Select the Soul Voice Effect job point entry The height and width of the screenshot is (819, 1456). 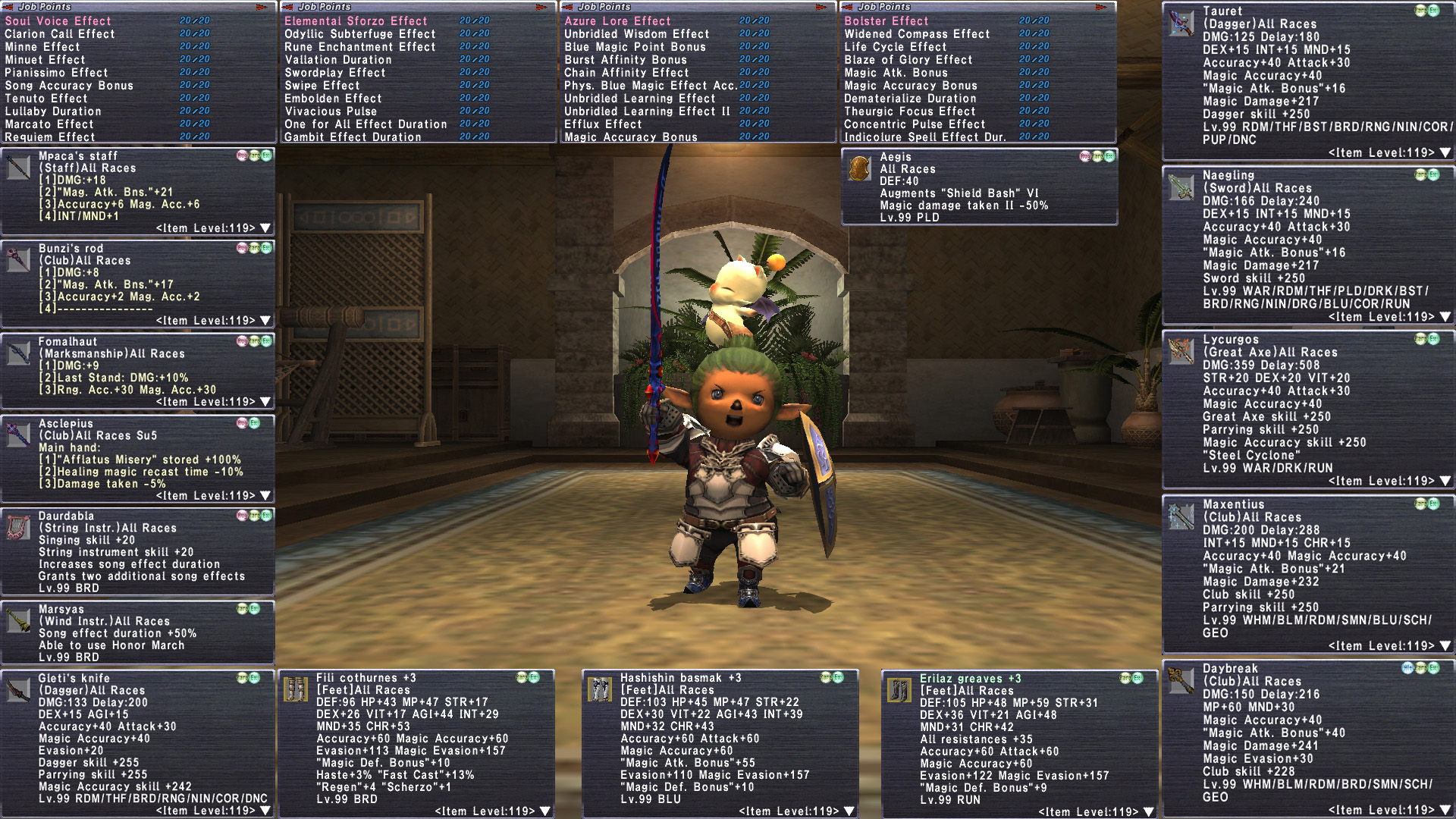[58, 21]
